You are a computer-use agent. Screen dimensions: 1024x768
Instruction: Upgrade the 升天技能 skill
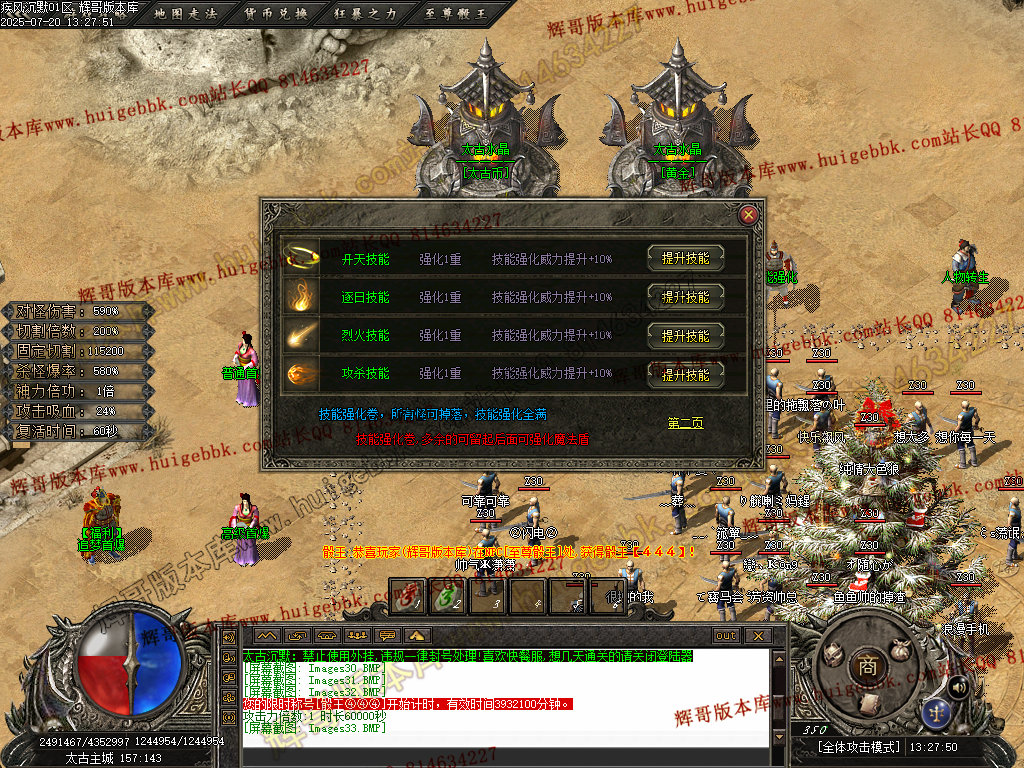(x=685, y=258)
